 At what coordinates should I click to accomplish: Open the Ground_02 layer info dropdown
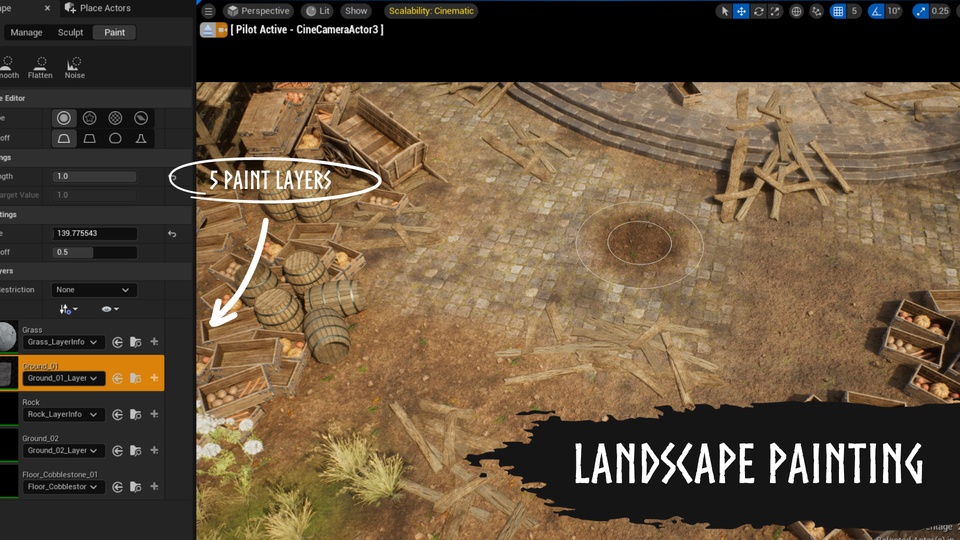(64, 451)
